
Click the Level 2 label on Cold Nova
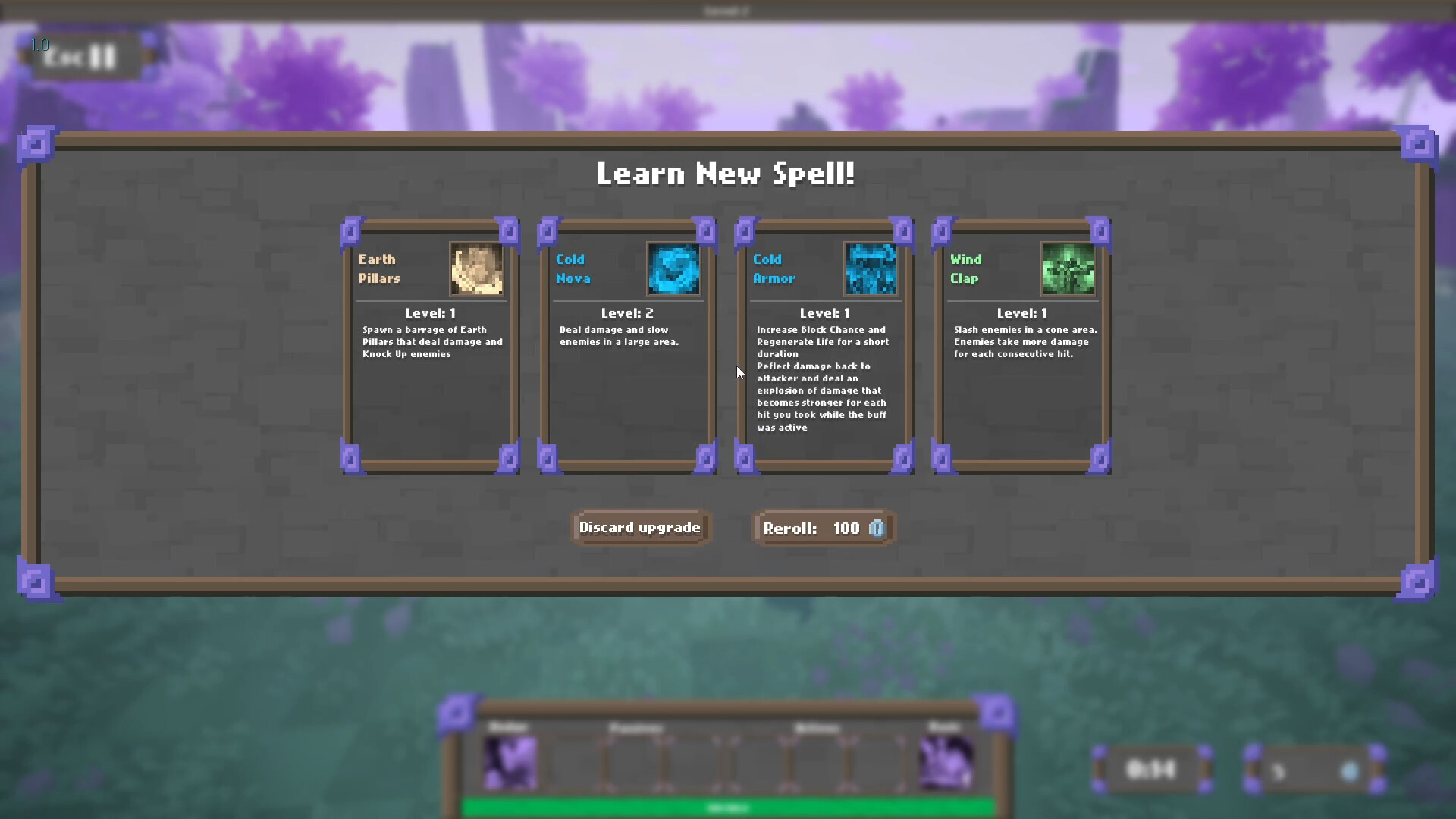tap(627, 312)
